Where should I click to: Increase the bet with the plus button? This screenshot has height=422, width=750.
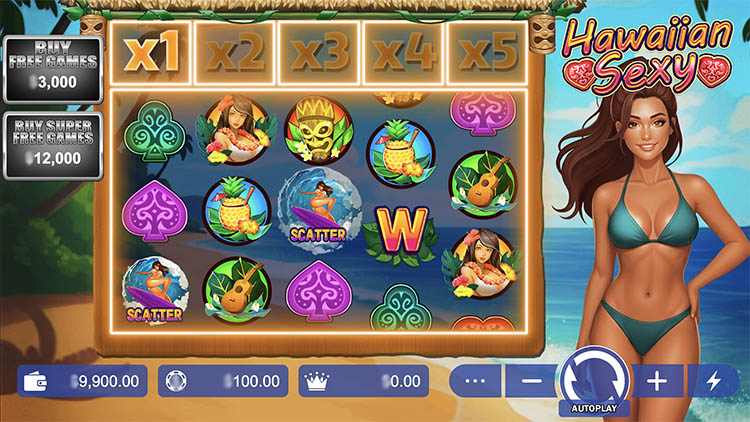pyautogui.click(x=657, y=381)
